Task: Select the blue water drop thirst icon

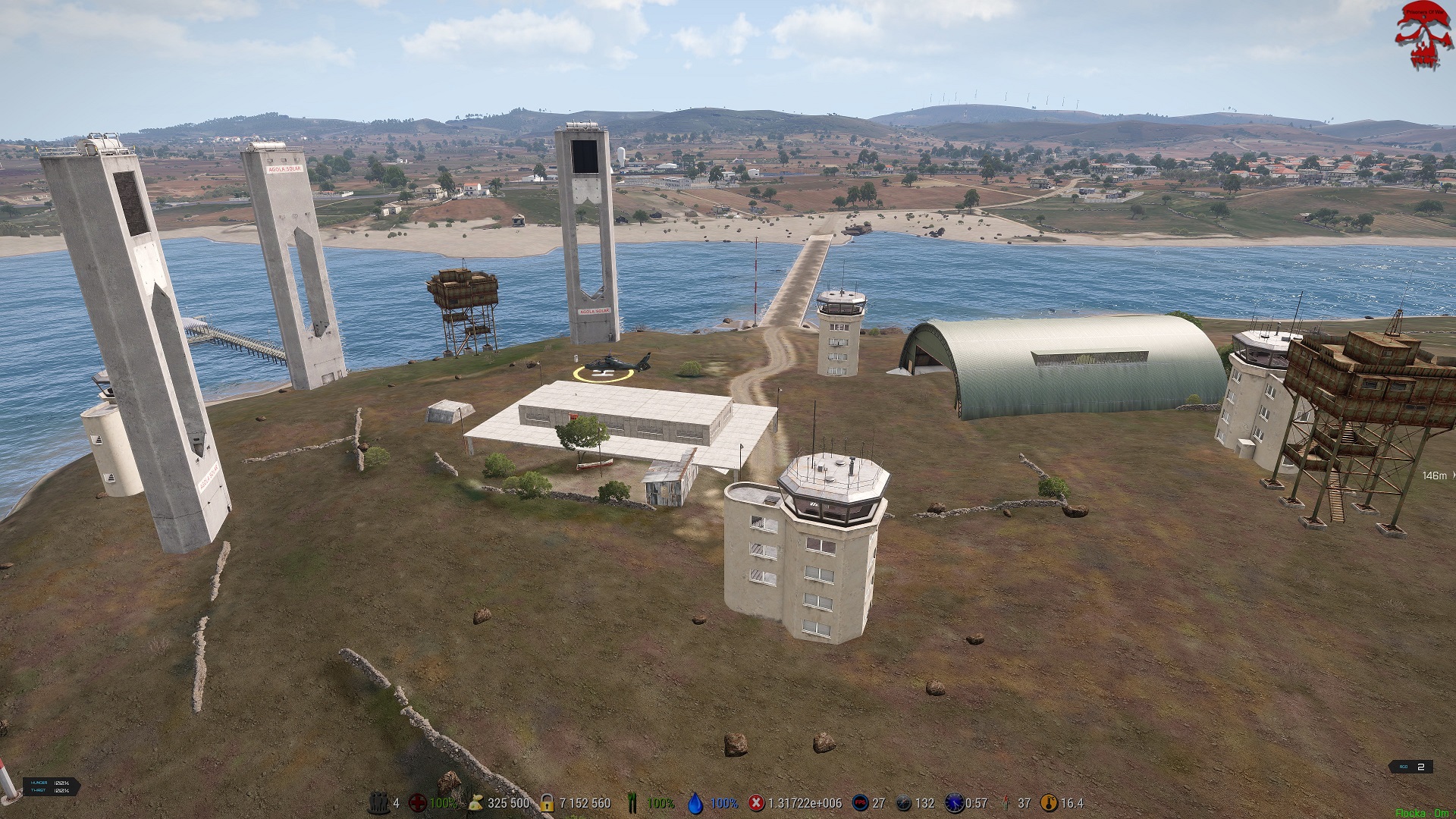Action: pos(695,802)
